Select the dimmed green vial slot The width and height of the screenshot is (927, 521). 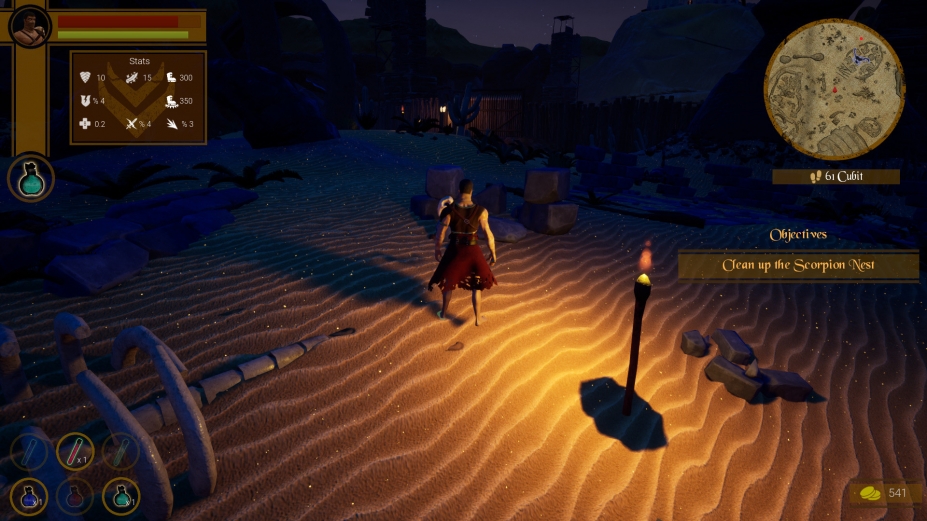pyautogui.click(x=121, y=452)
